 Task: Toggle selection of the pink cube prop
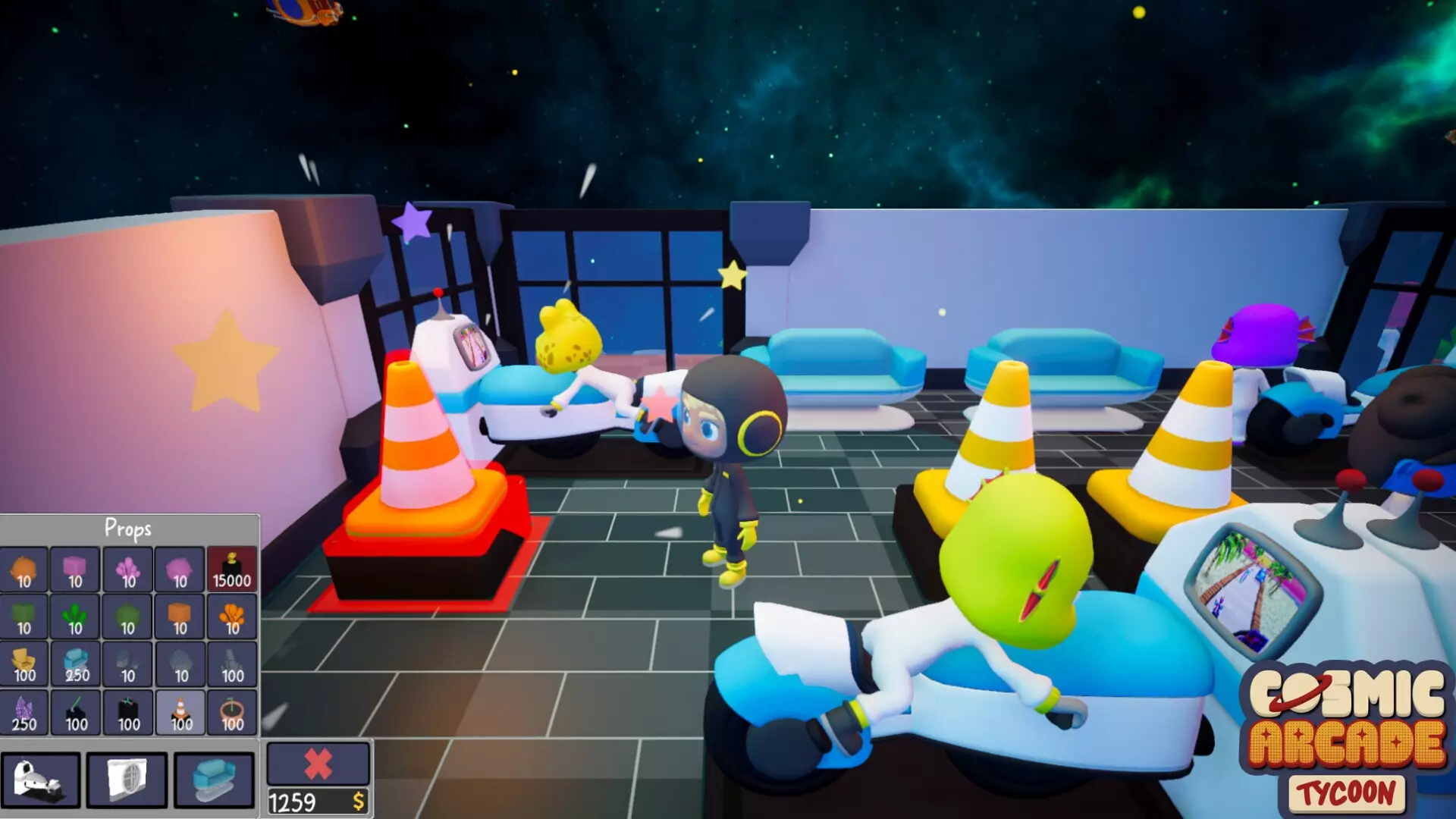(76, 570)
